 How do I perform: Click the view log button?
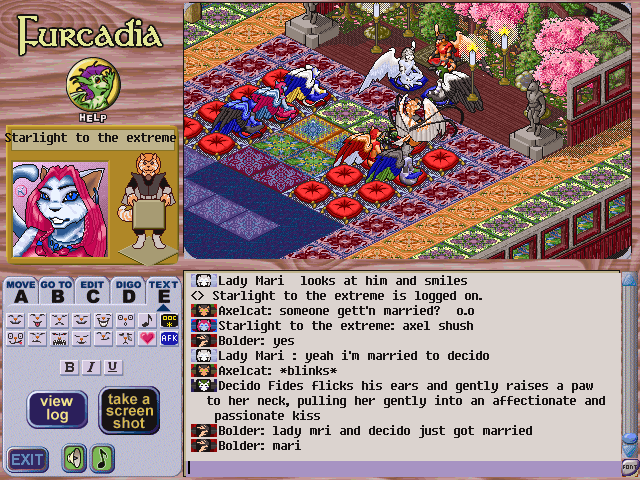click(56, 409)
